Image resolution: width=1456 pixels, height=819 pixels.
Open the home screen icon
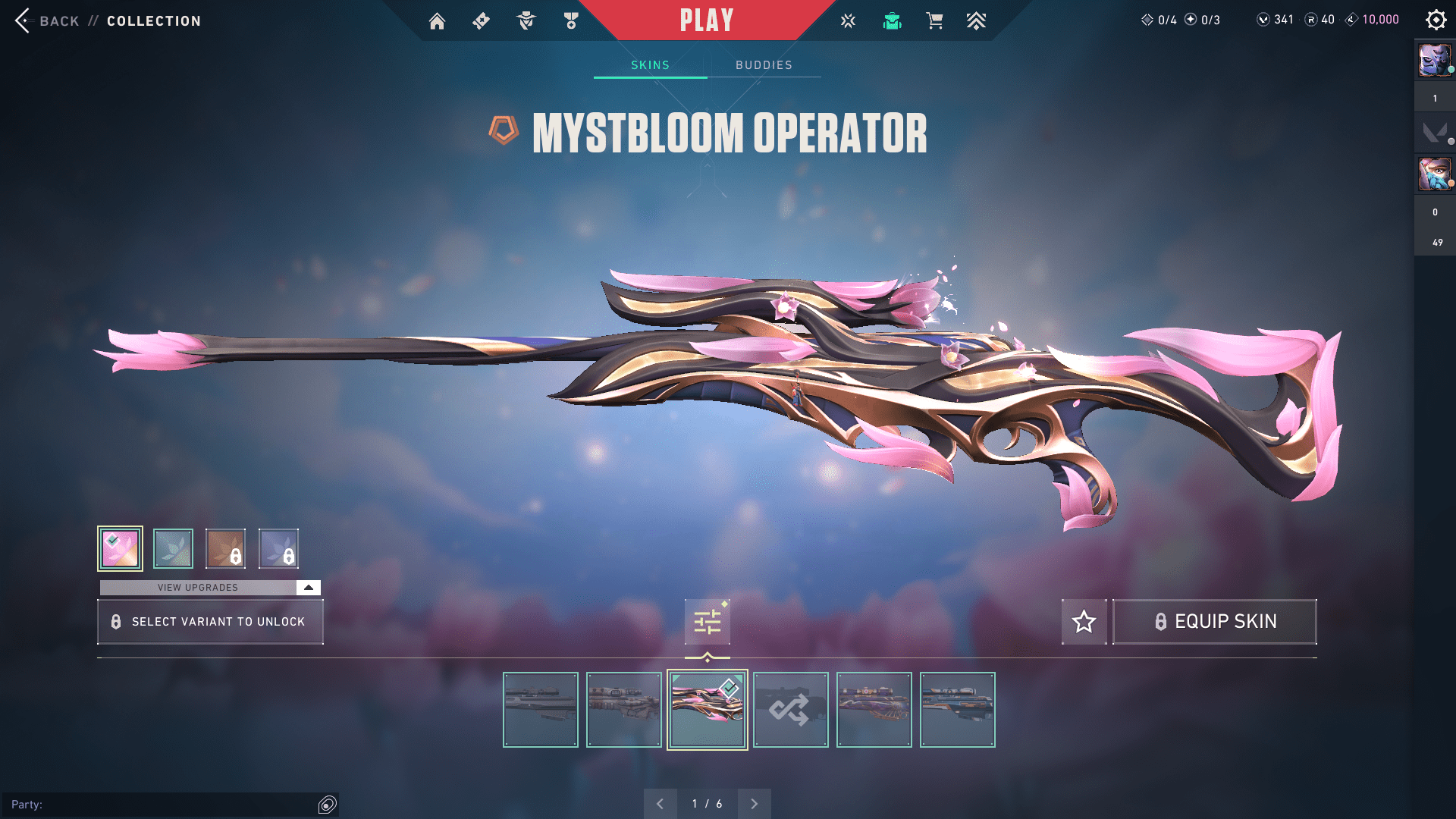[437, 21]
